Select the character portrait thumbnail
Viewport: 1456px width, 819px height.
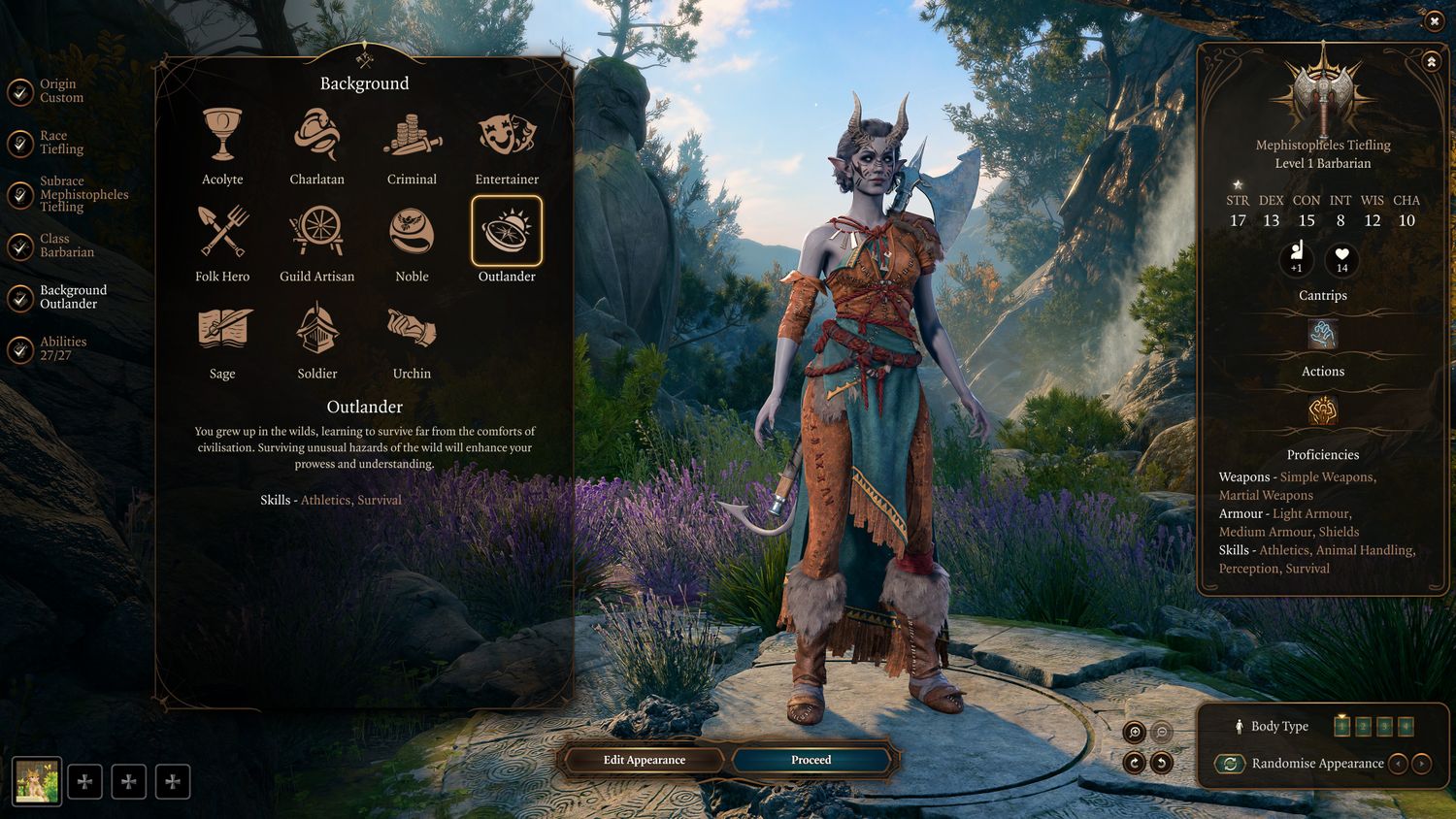tap(37, 781)
